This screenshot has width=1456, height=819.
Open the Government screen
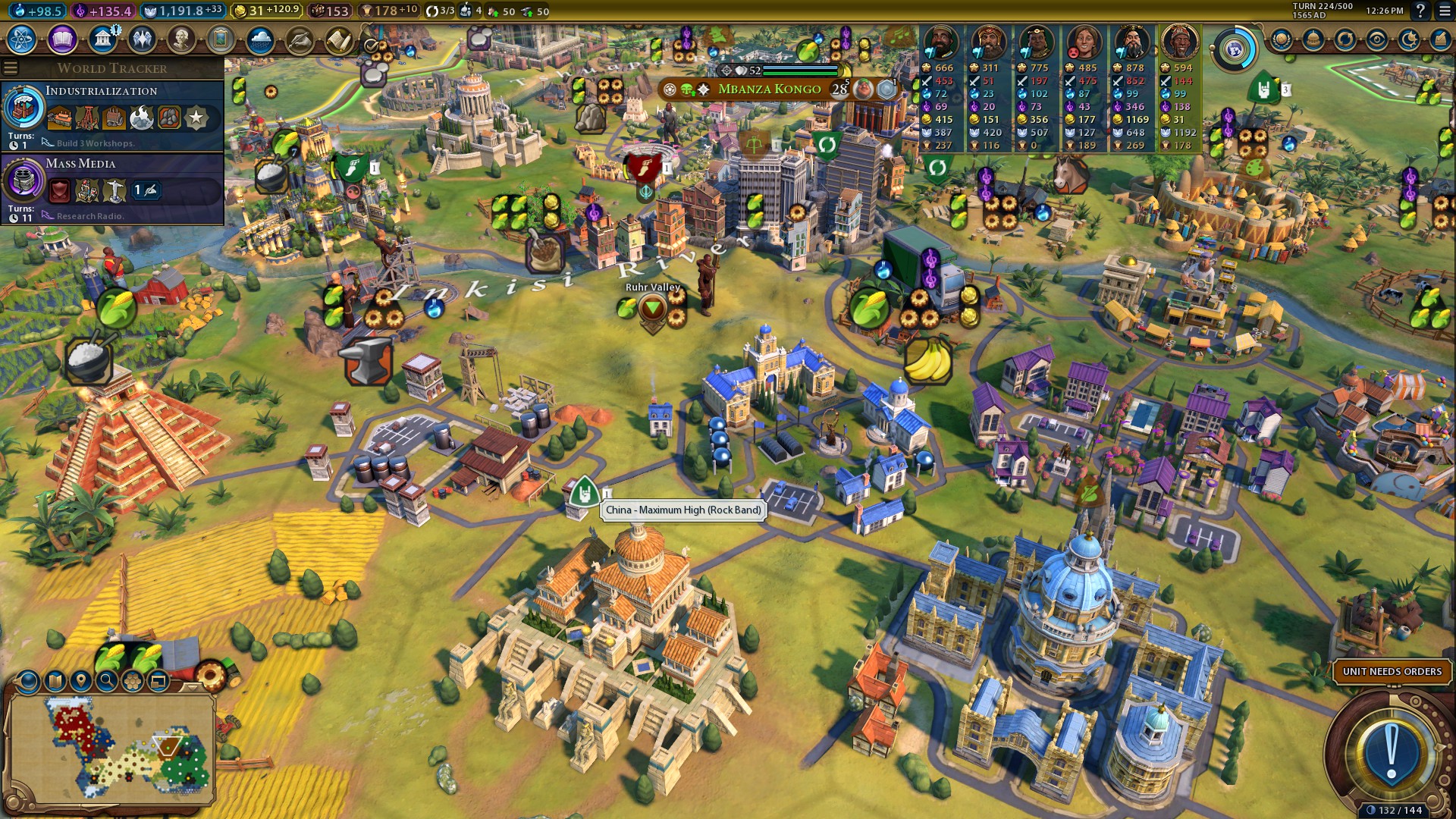point(102,39)
